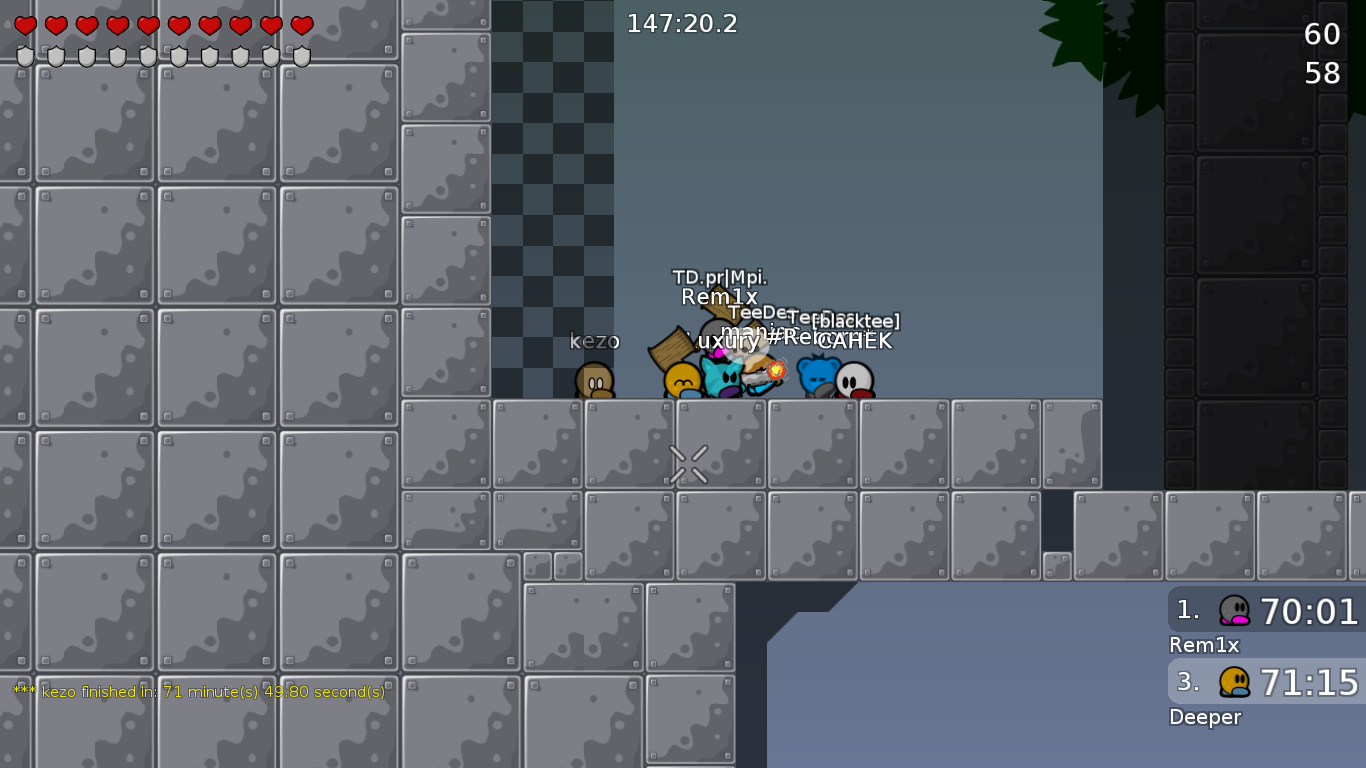
Task: Click the kezo finish message in chat
Action: click(x=197, y=690)
